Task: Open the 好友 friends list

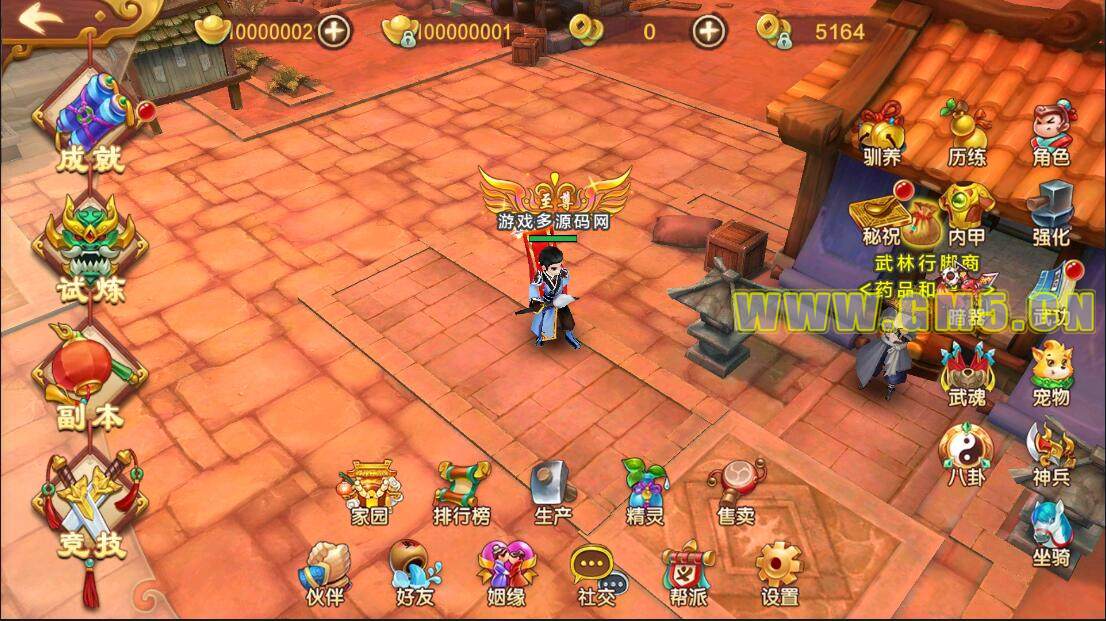Action: tap(415, 573)
